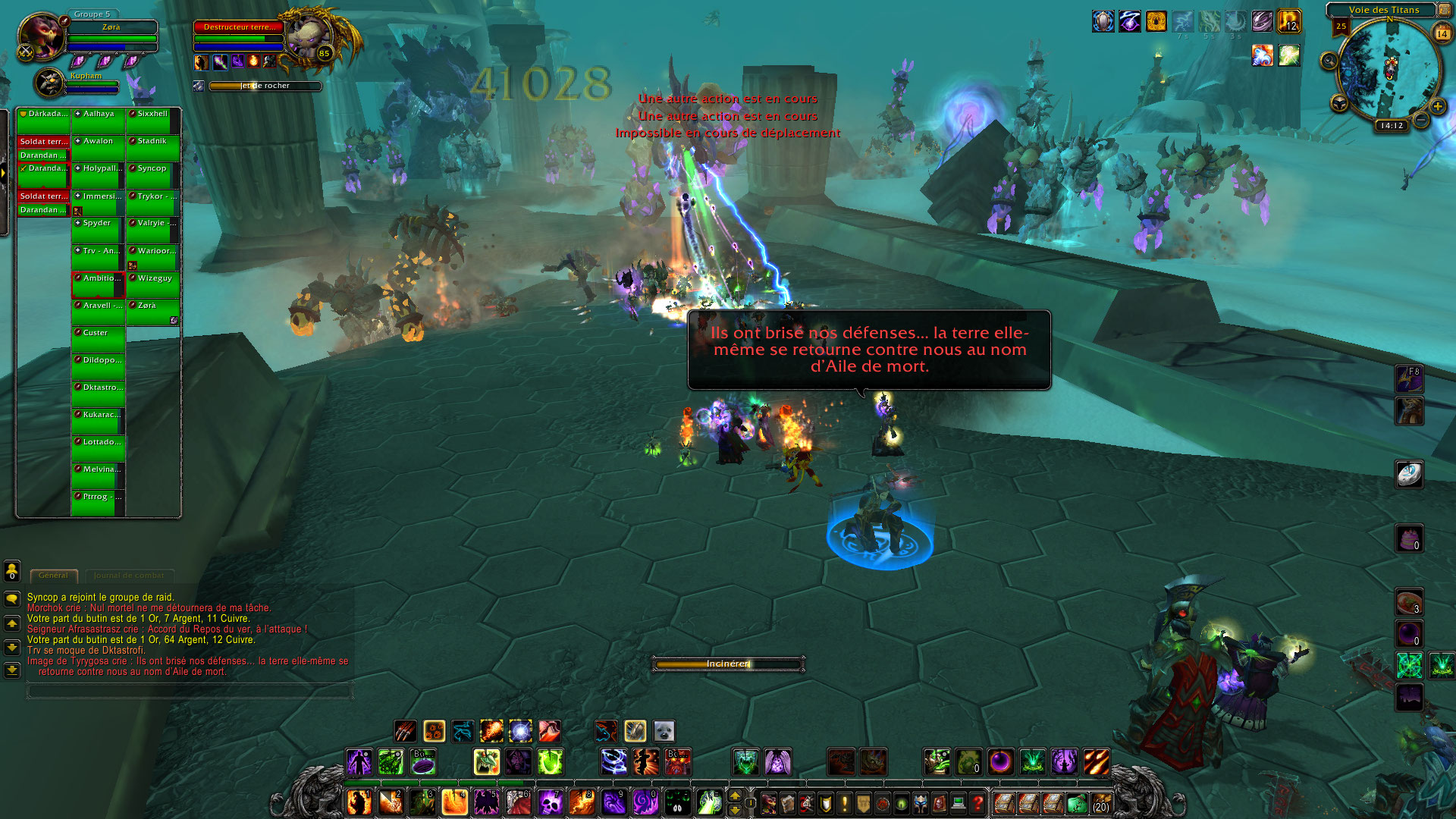Click the seal pup pet bar icon

664,731
